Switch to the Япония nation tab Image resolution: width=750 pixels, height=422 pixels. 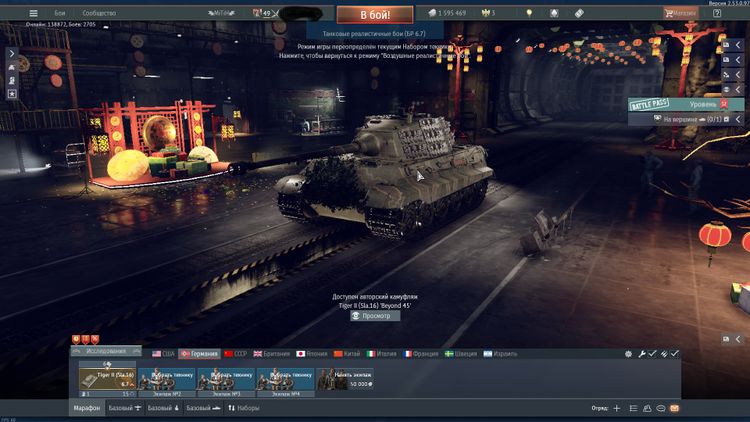tap(313, 354)
